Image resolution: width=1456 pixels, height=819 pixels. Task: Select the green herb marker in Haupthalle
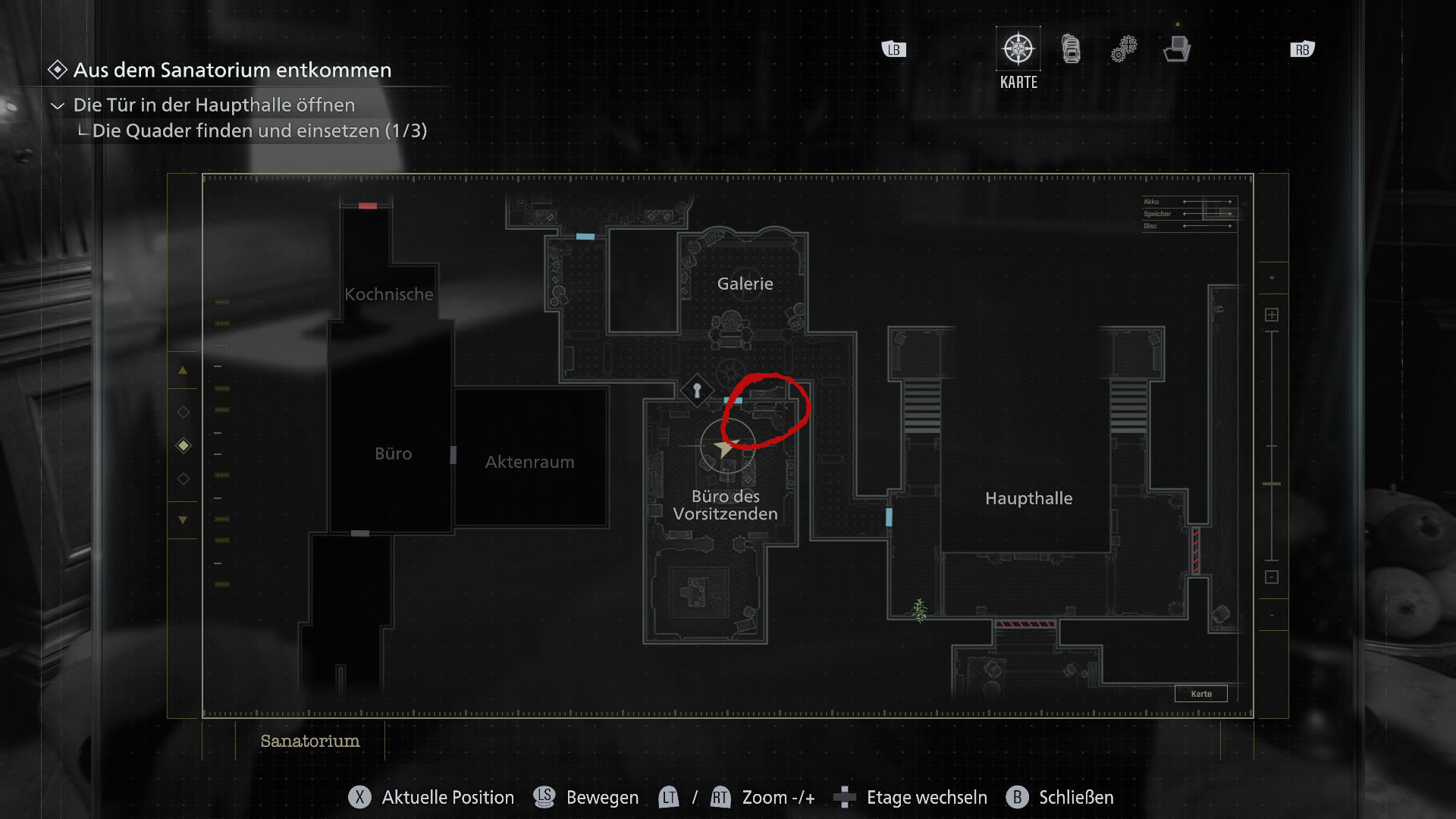pyautogui.click(x=919, y=610)
